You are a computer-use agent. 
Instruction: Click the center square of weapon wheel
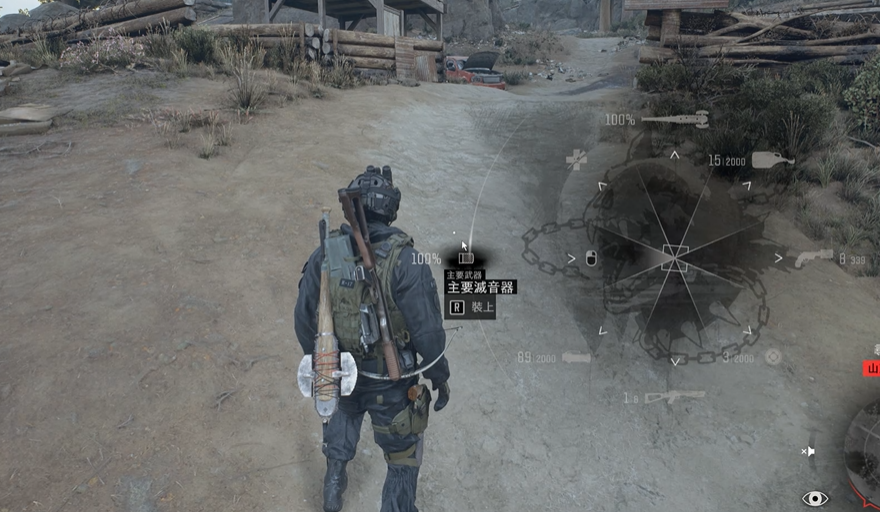[x=675, y=258]
